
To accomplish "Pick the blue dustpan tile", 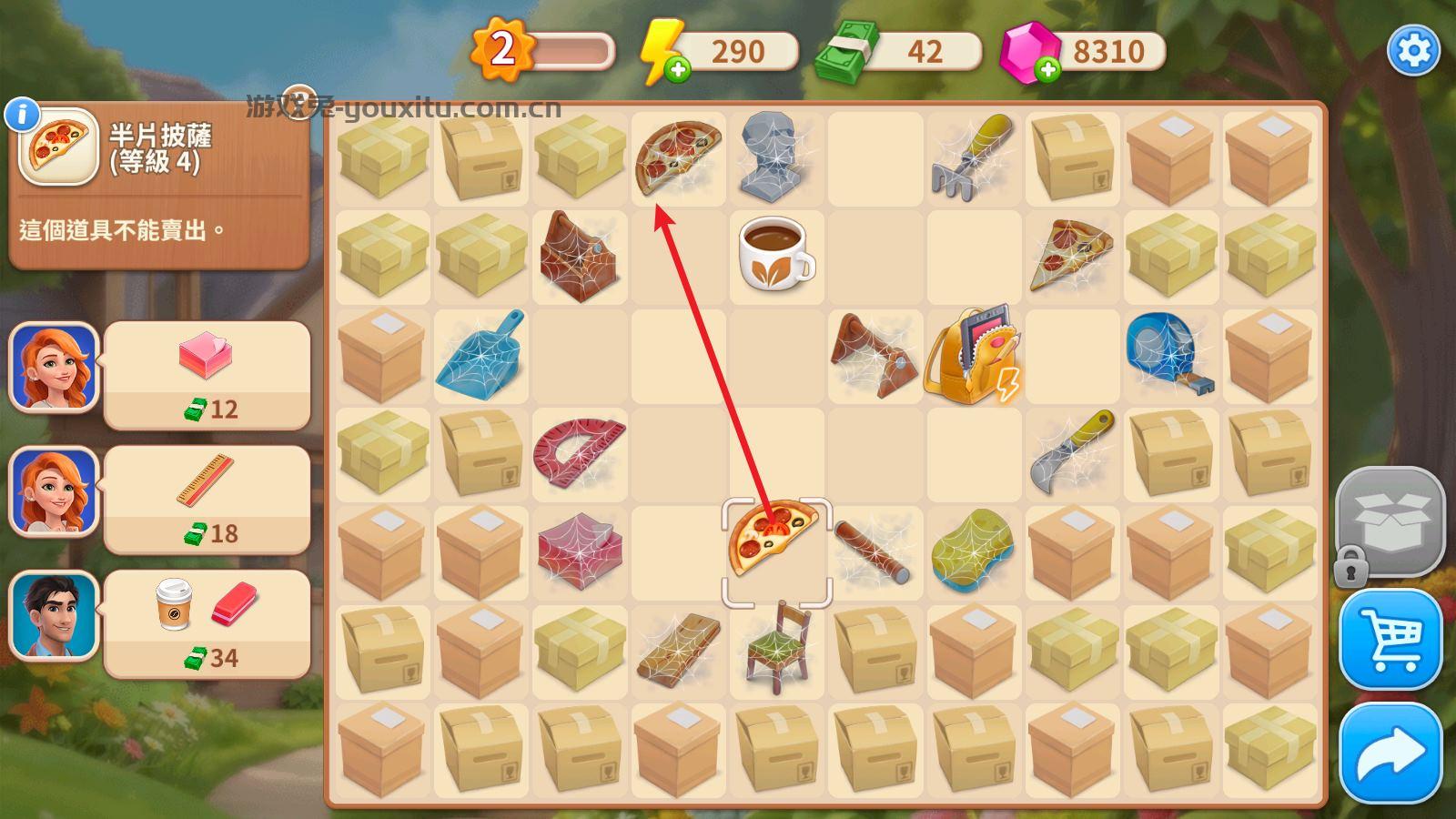I will pos(480,357).
